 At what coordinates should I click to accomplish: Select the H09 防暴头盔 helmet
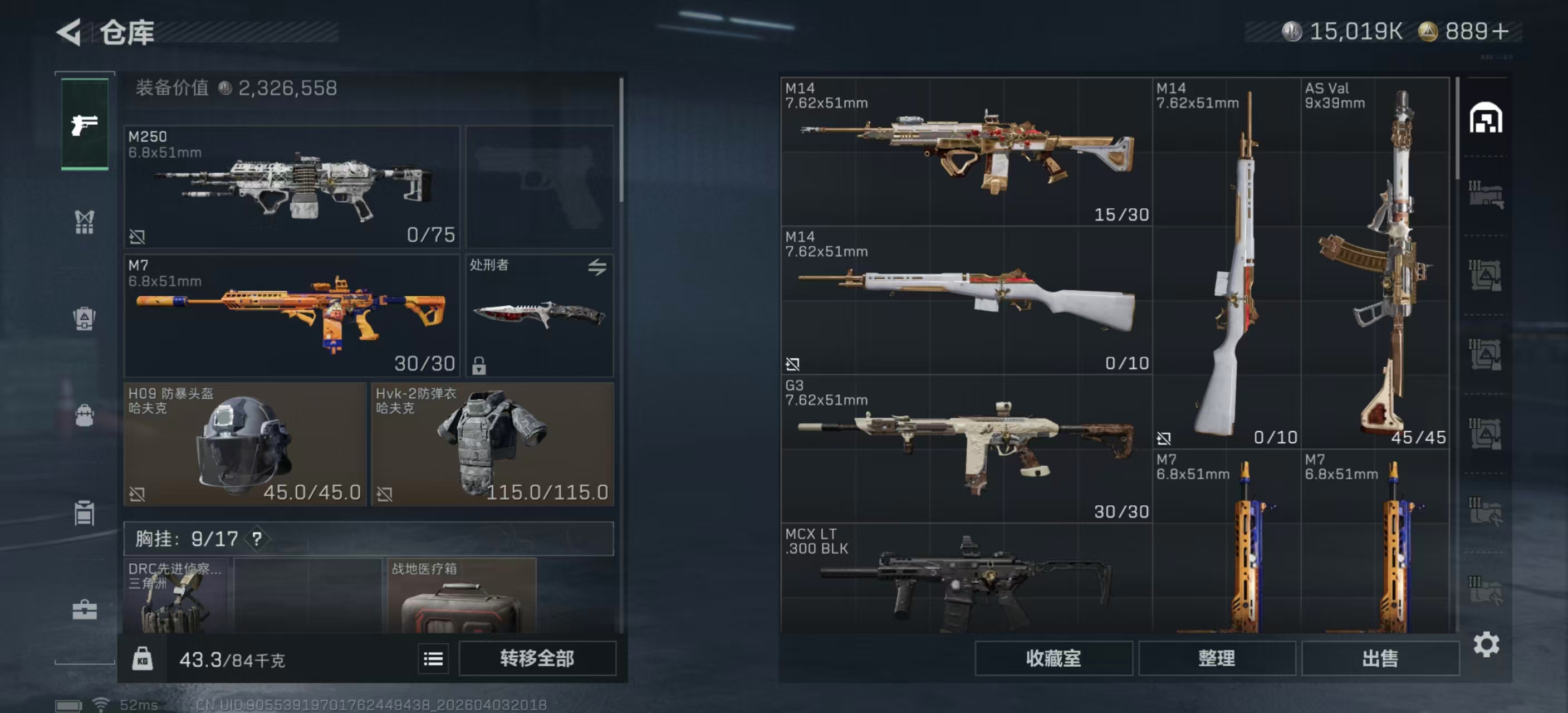(244, 444)
